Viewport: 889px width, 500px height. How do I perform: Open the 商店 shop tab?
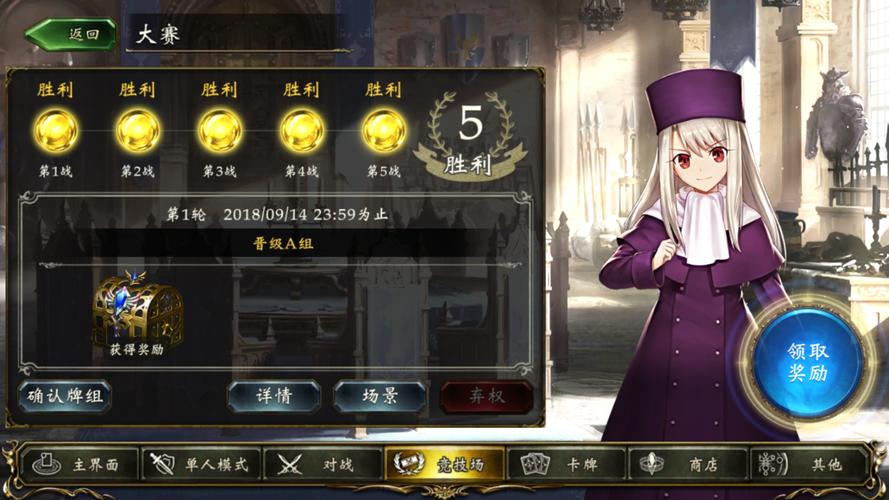[x=688, y=464]
